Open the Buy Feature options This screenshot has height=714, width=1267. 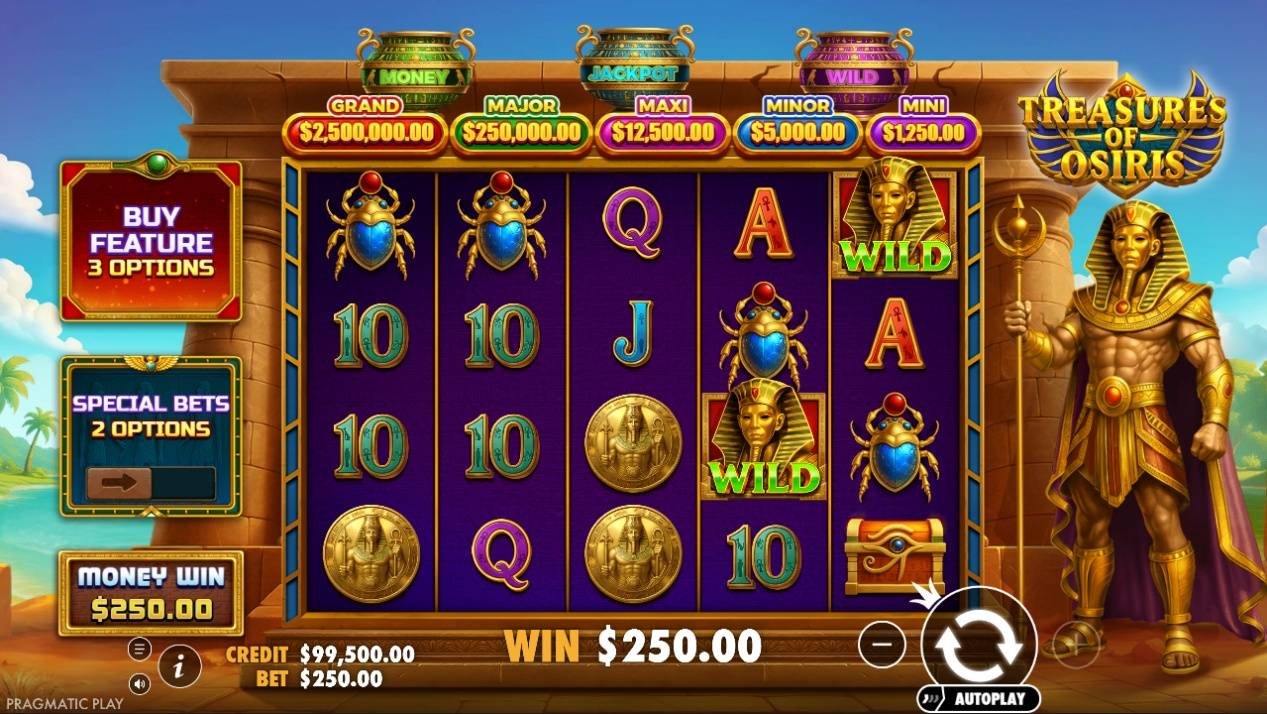coord(151,241)
